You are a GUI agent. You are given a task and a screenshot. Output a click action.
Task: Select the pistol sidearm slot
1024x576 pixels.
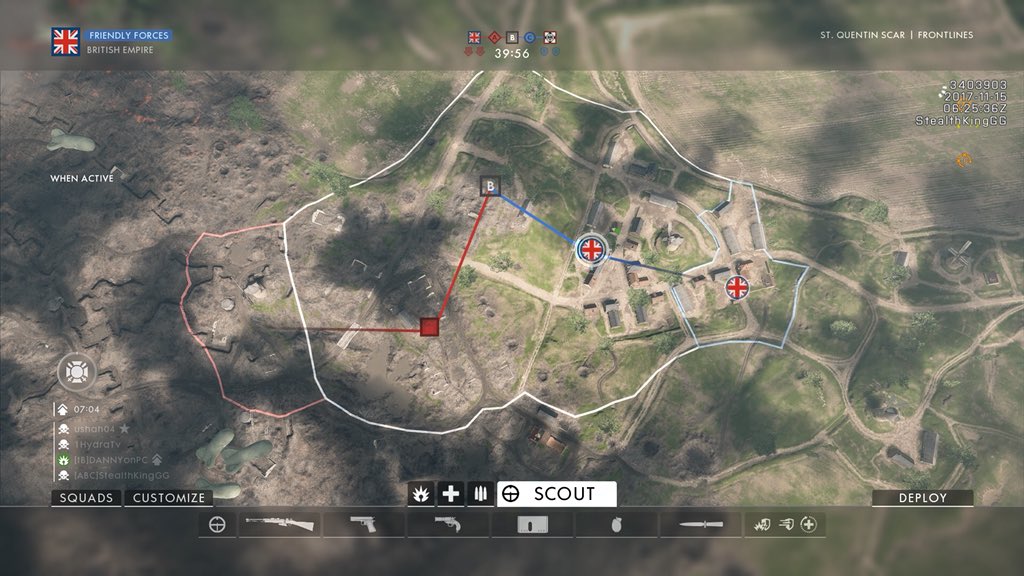(363, 524)
